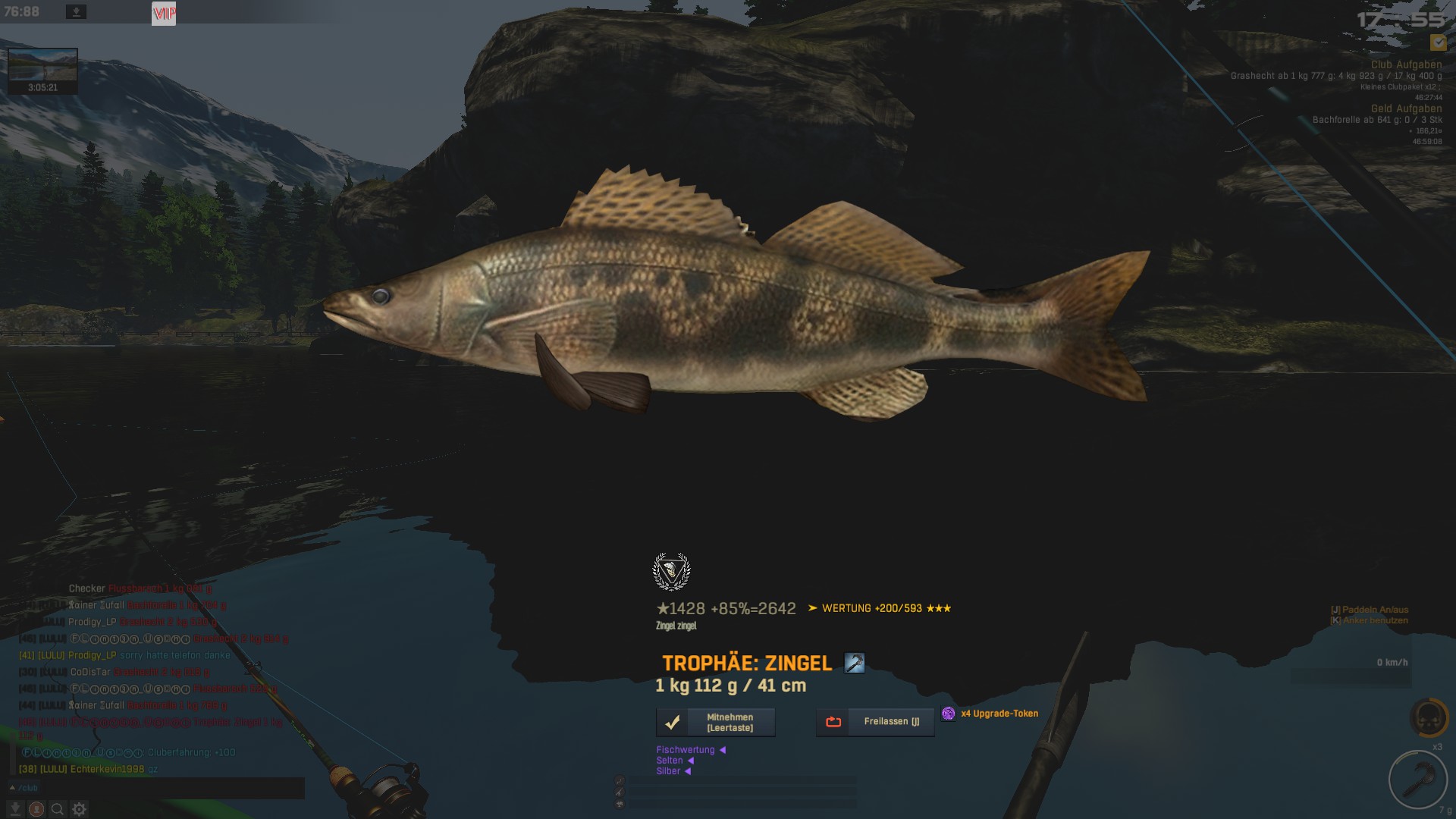Click the upload tray icon near the clock

tap(76, 12)
